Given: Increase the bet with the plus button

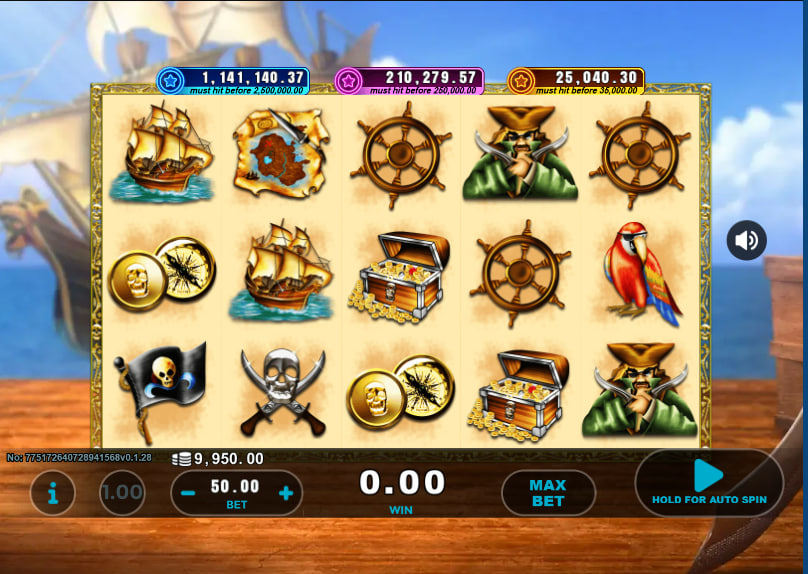Looking at the screenshot, I should (x=286, y=493).
